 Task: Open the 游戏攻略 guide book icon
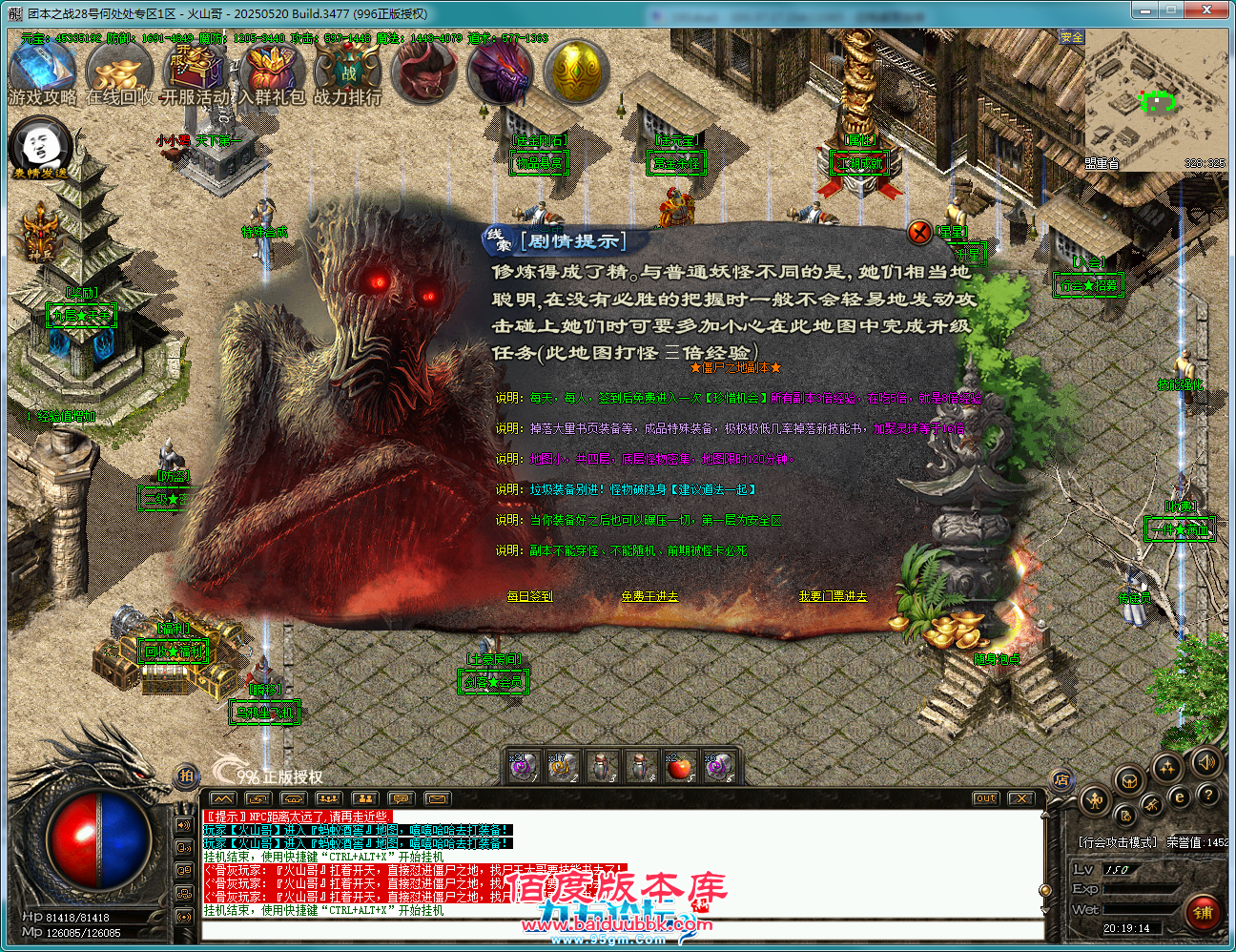[43, 72]
